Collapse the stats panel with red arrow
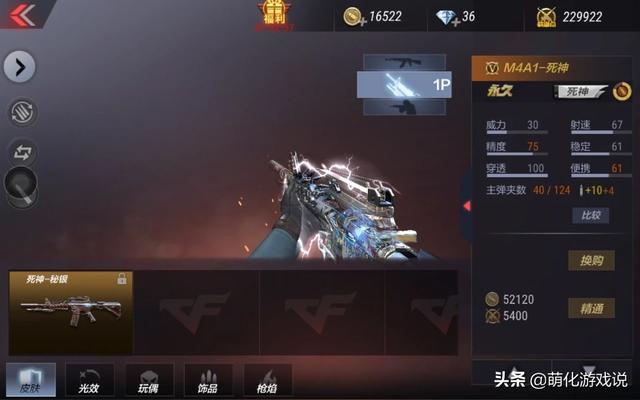This screenshot has height=400, width=640. [466, 206]
